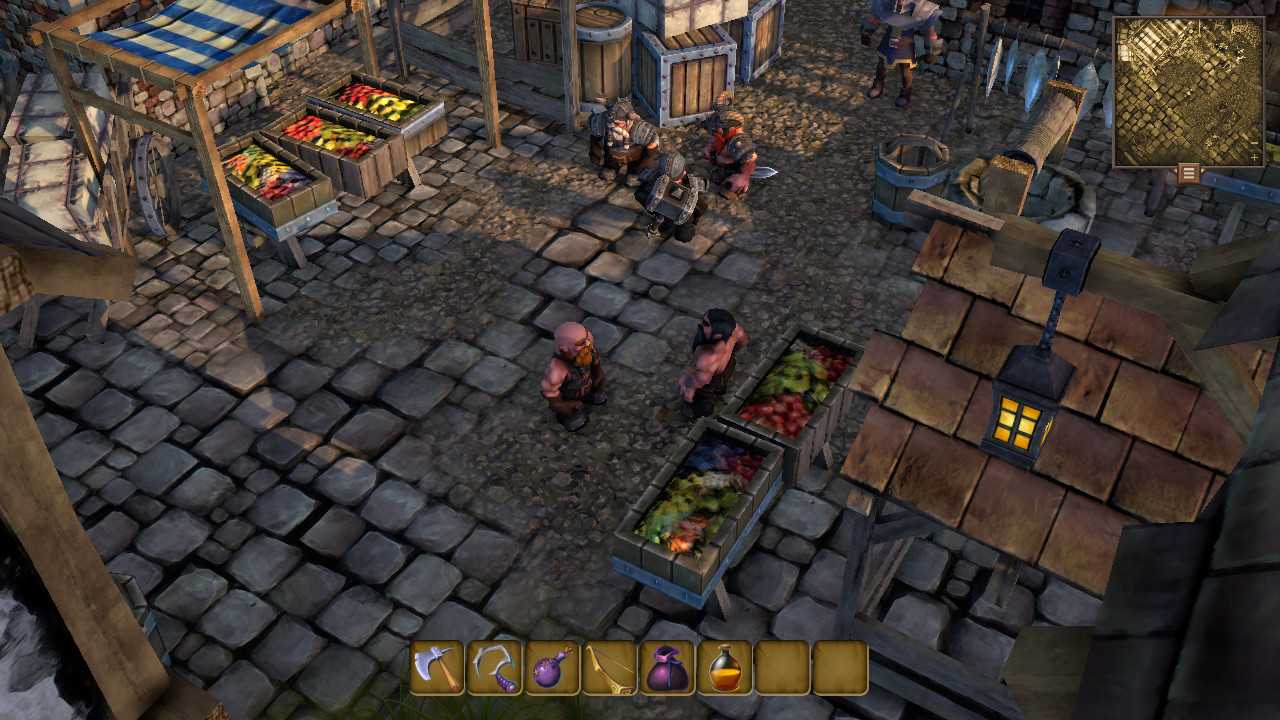Drink the orange potion flask
Viewport: 1280px width, 720px height.
725,668
